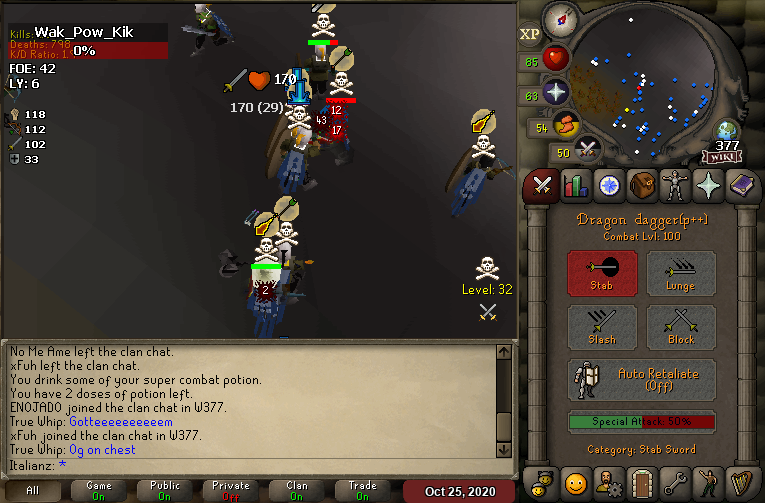Choose the Lunge attack style

(x=680, y=273)
